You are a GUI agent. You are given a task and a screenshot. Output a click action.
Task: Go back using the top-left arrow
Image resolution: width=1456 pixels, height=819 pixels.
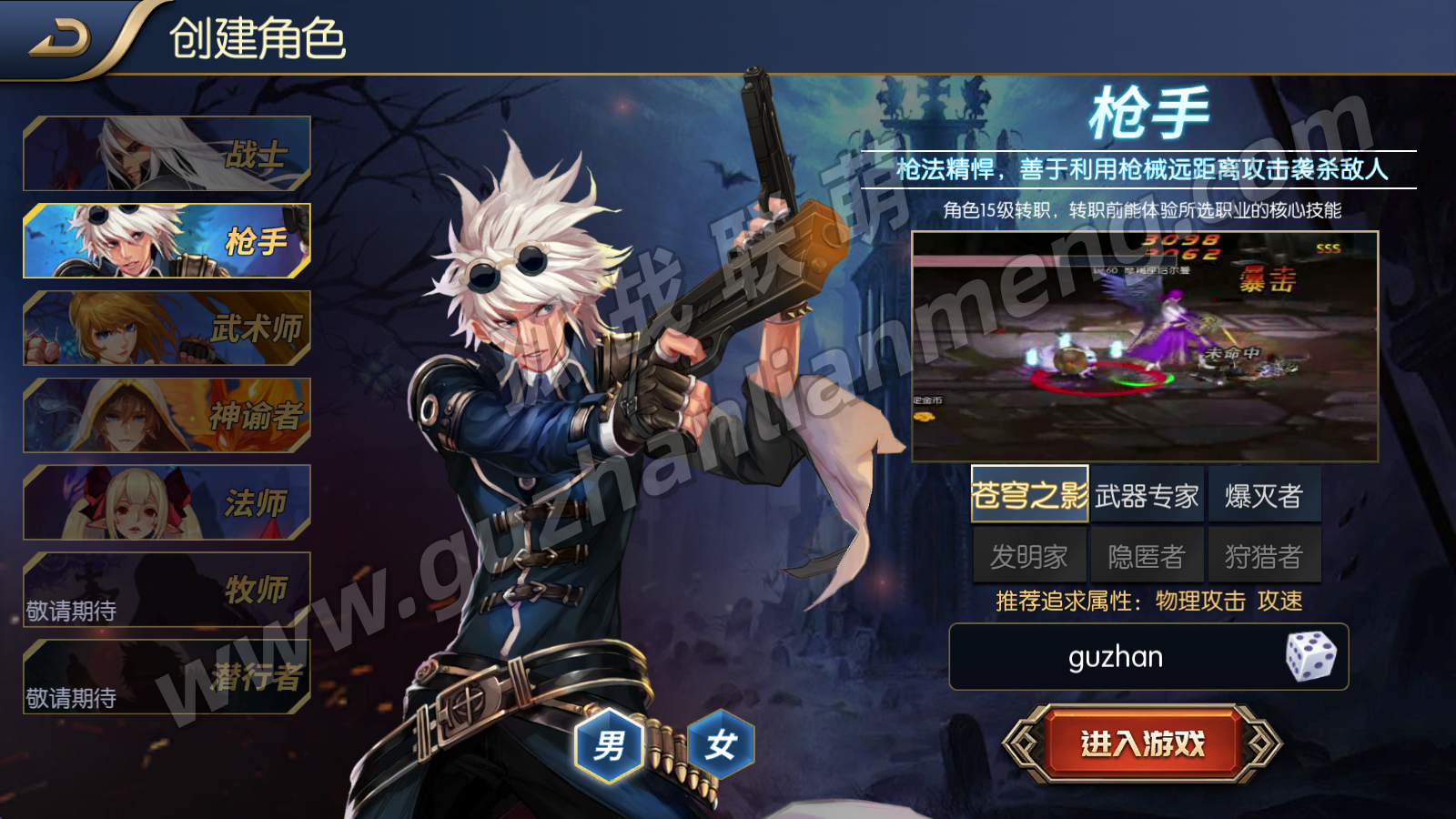click(x=60, y=39)
